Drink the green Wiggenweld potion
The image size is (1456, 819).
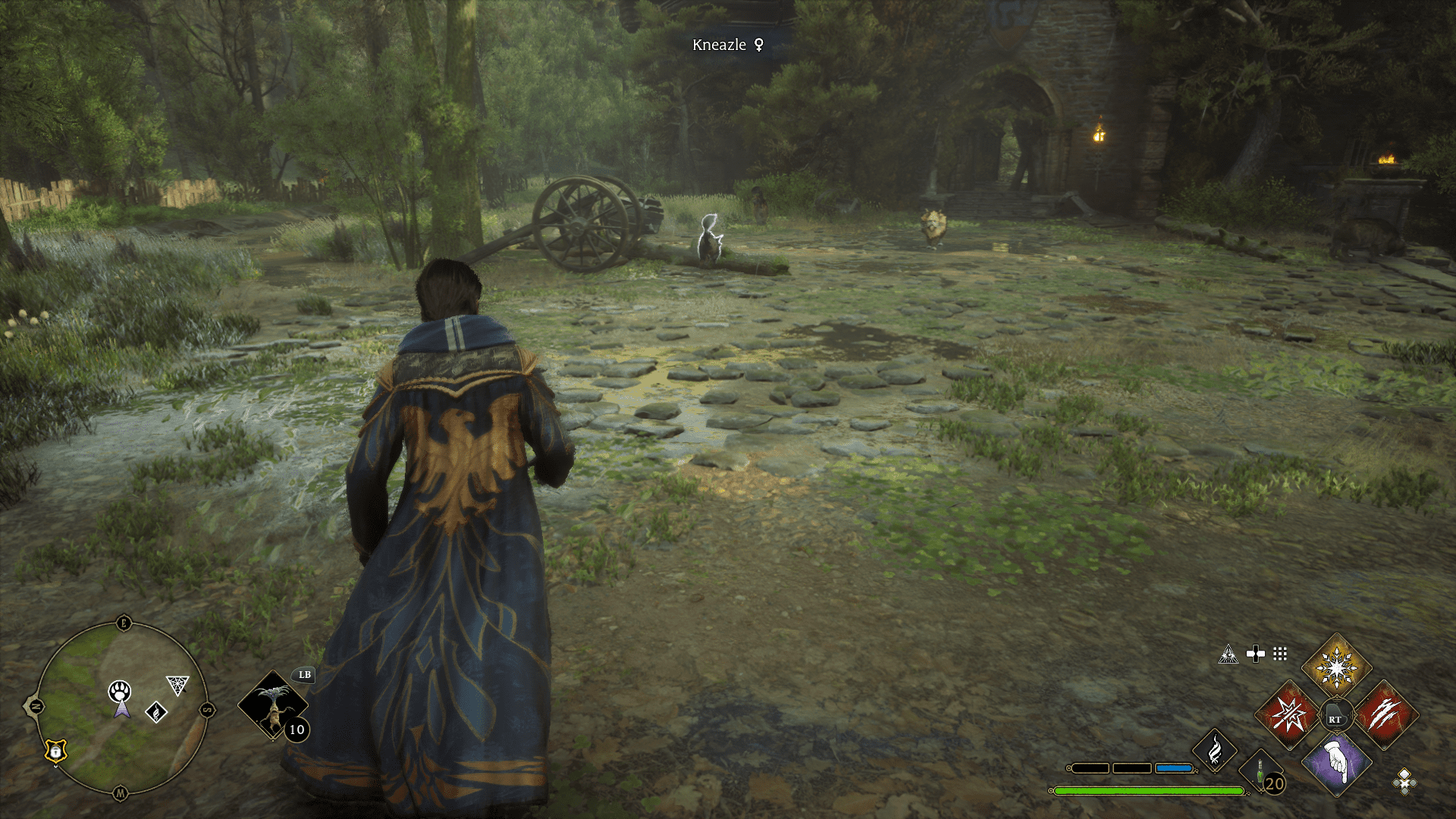click(1260, 772)
